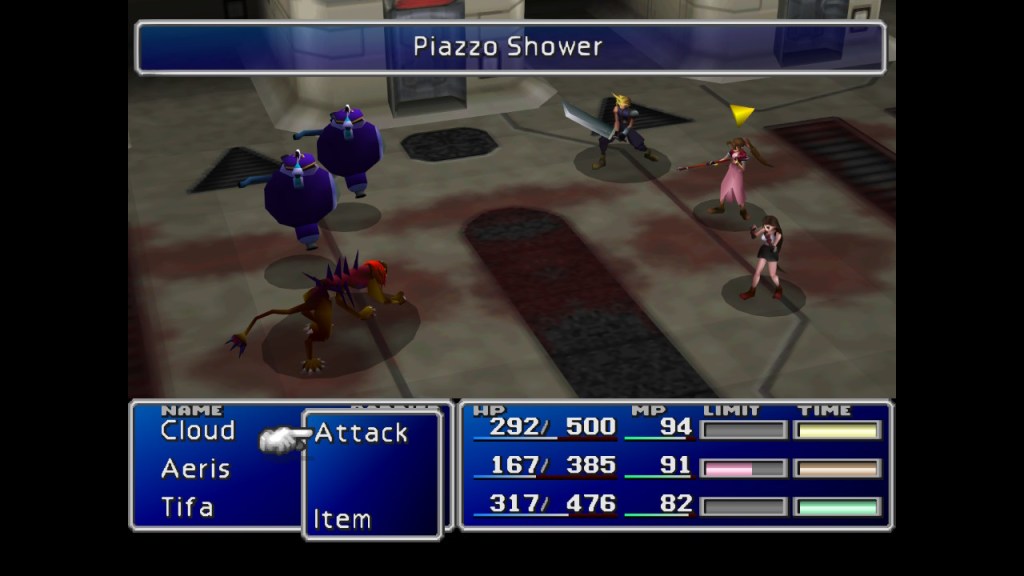1024x576 pixels.
Task: Click Tifa's name in the party list
Action: (x=188, y=507)
